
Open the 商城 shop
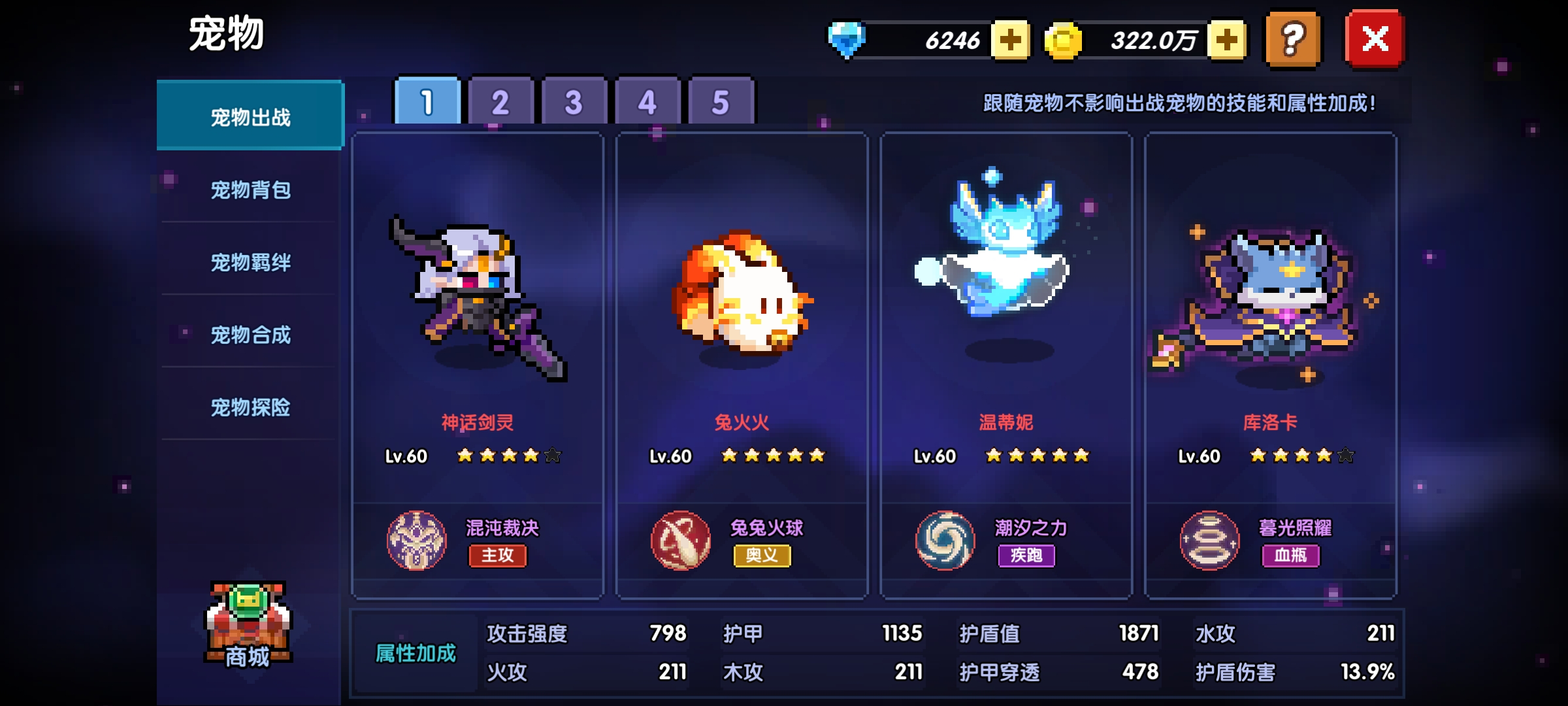pos(248,626)
